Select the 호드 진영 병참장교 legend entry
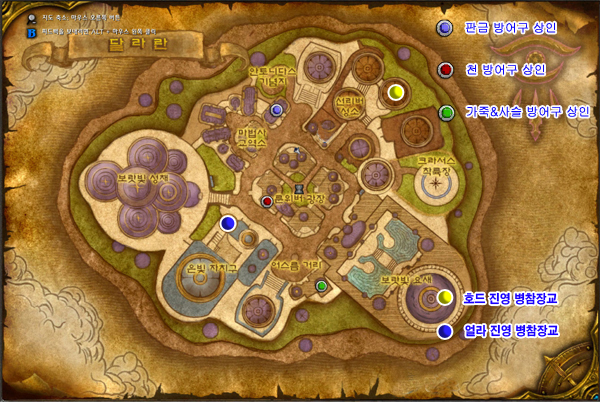600x402 pixels. pyautogui.click(x=509, y=297)
